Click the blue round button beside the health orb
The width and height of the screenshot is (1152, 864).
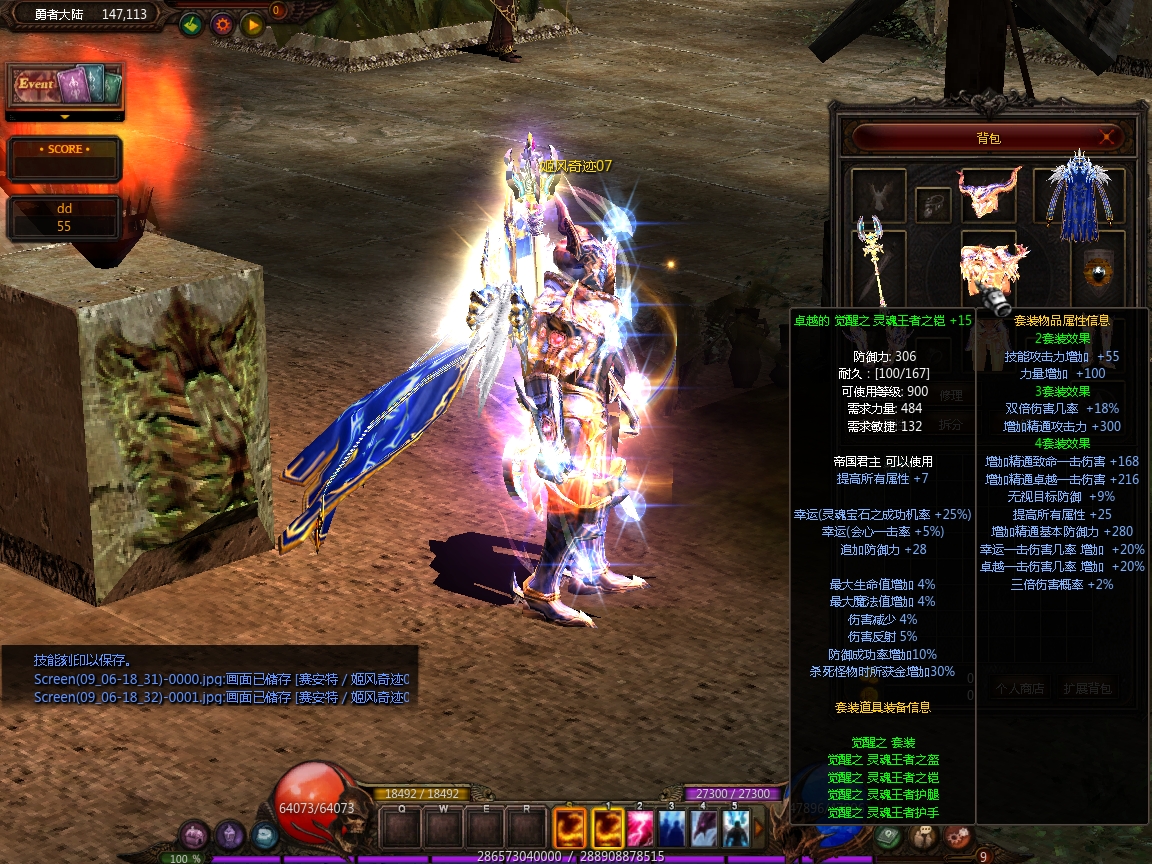click(x=265, y=835)
